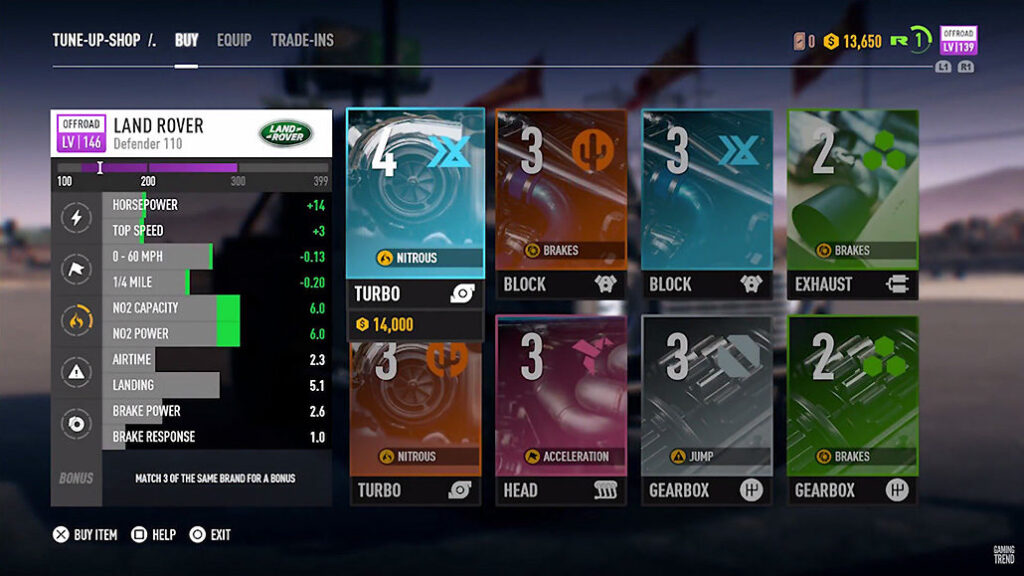
Task: Select the level 3 Gearbox Jump card
Action: click(x=707, y=410)
